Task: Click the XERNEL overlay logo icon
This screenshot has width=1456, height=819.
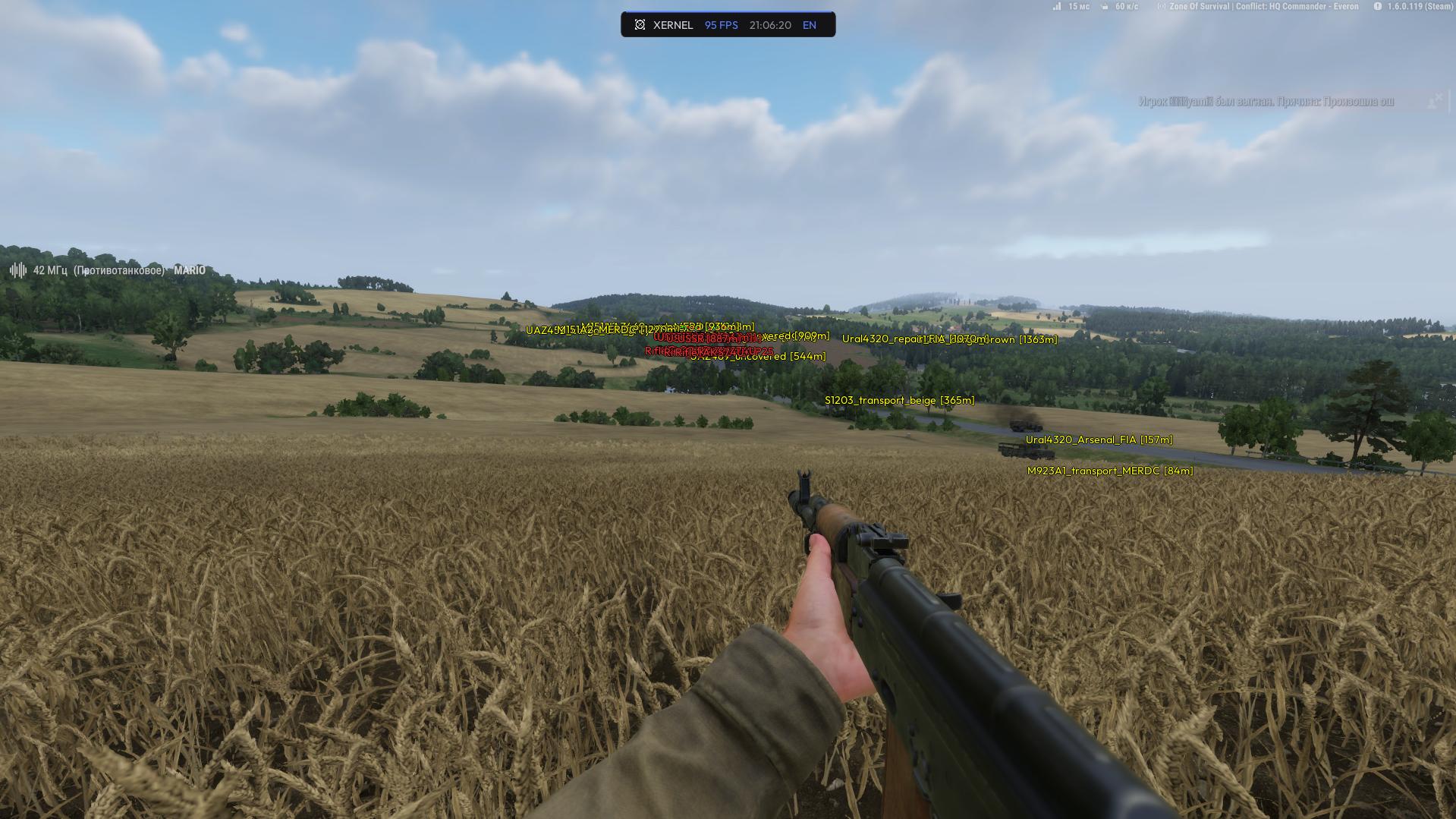Action: coord(640,25)
